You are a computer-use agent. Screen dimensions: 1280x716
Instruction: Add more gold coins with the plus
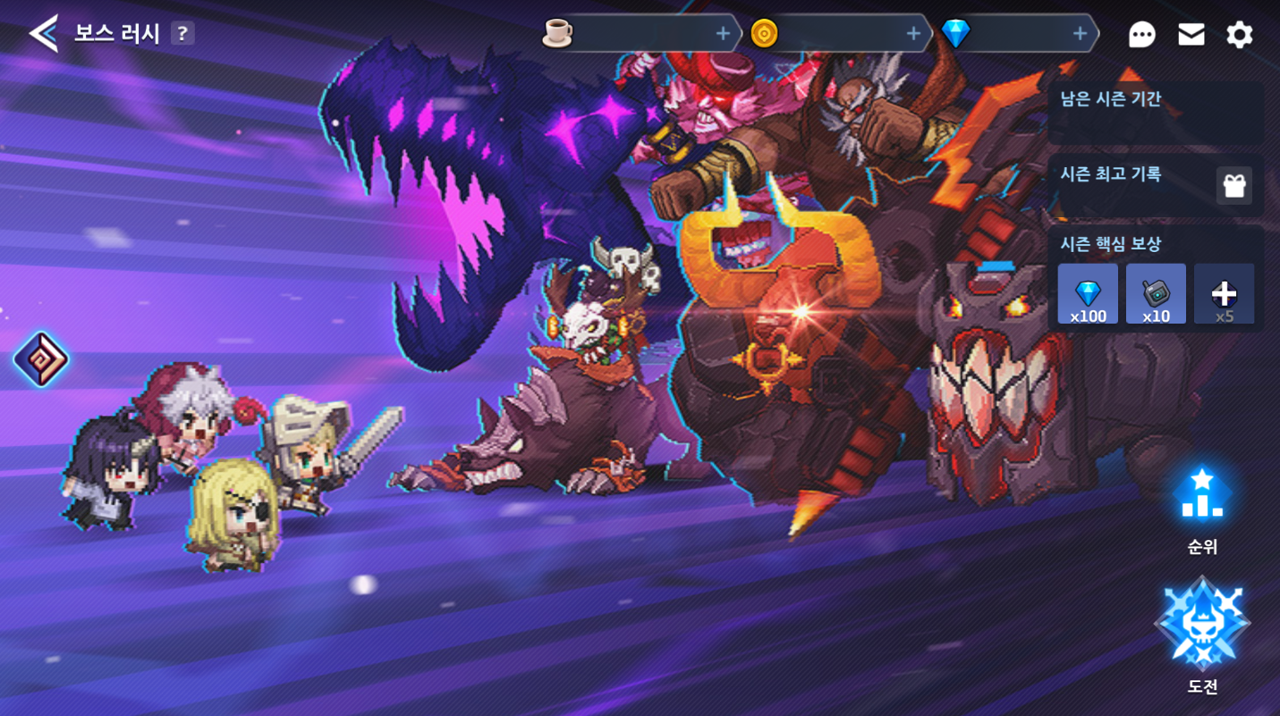pos(912,34)
